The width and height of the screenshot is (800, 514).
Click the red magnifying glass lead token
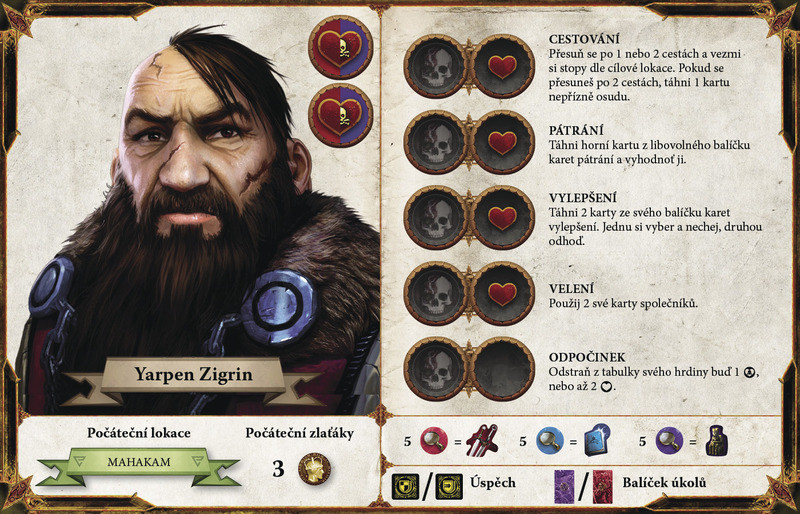(x=433, y=441)
